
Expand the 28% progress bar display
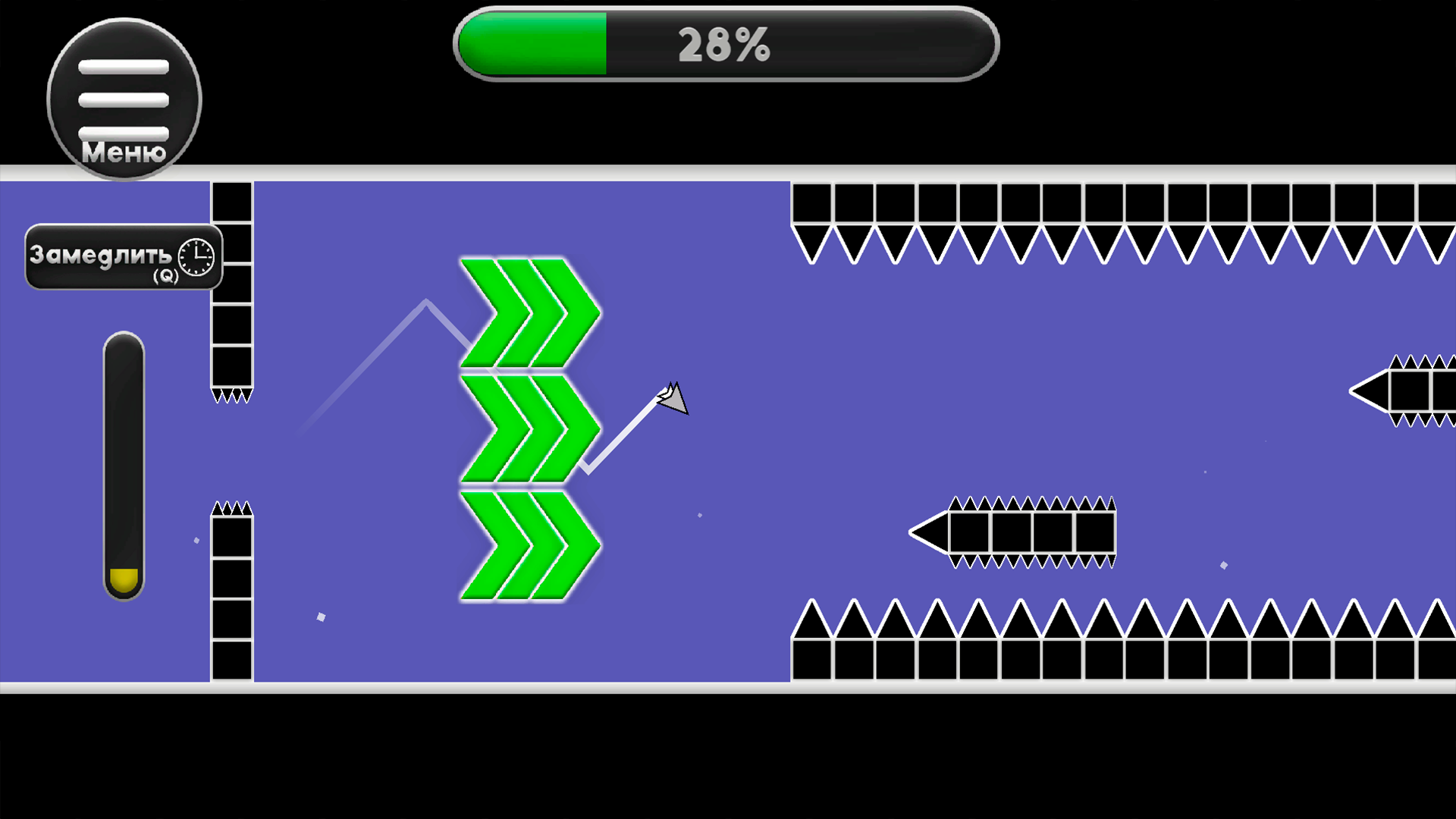724,44
